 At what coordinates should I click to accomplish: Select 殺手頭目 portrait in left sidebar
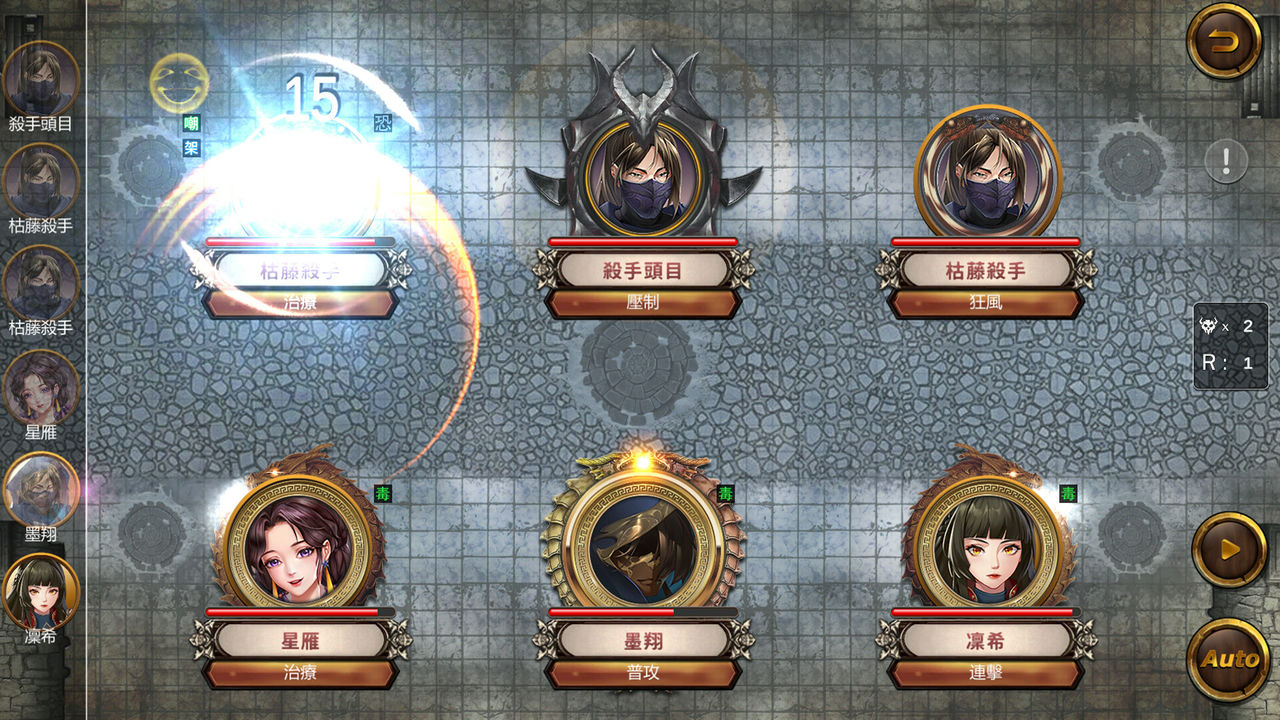(x=42, y=75)
